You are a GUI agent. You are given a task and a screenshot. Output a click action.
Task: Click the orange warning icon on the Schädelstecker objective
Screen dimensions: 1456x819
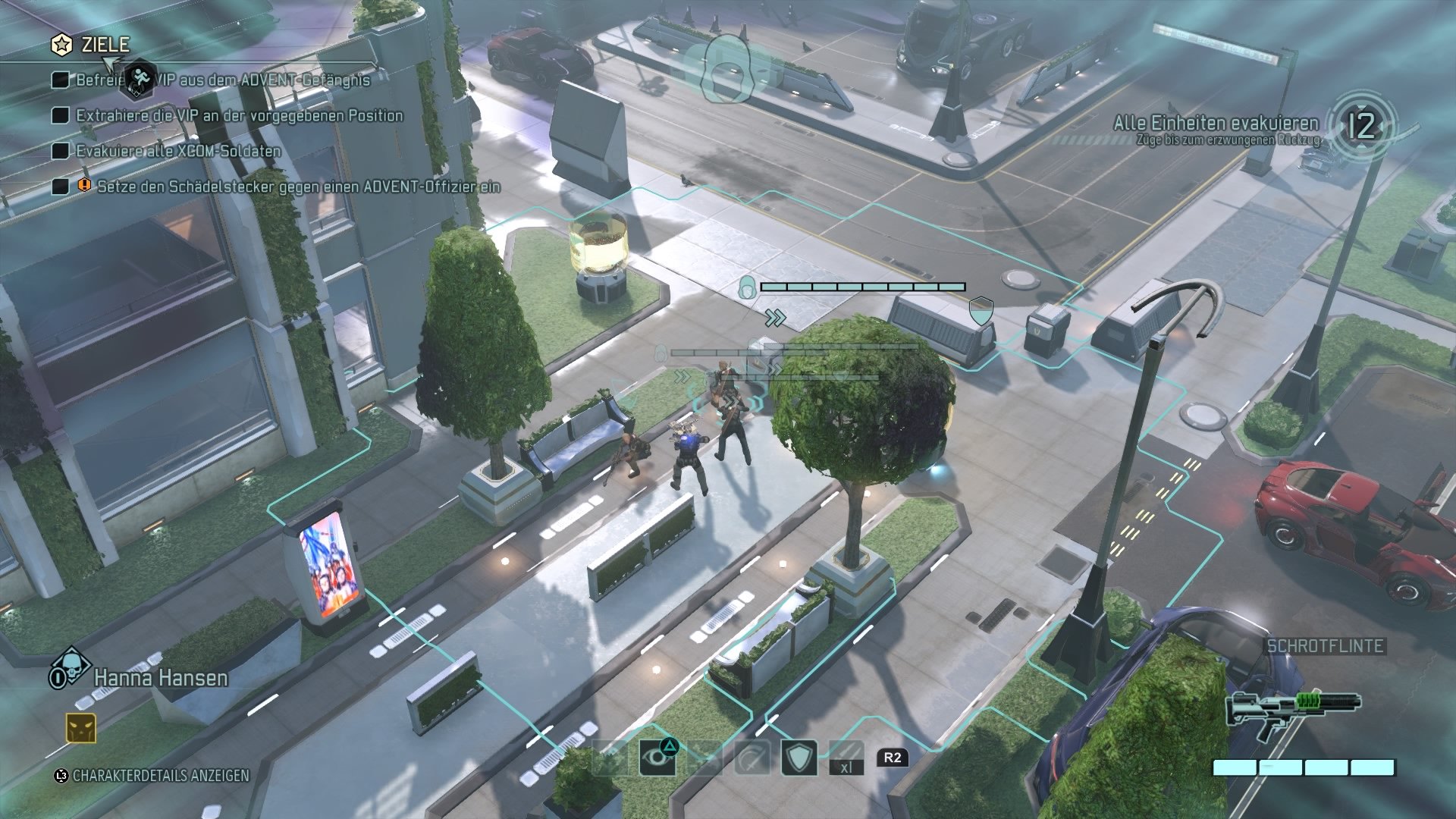[83, 184]
